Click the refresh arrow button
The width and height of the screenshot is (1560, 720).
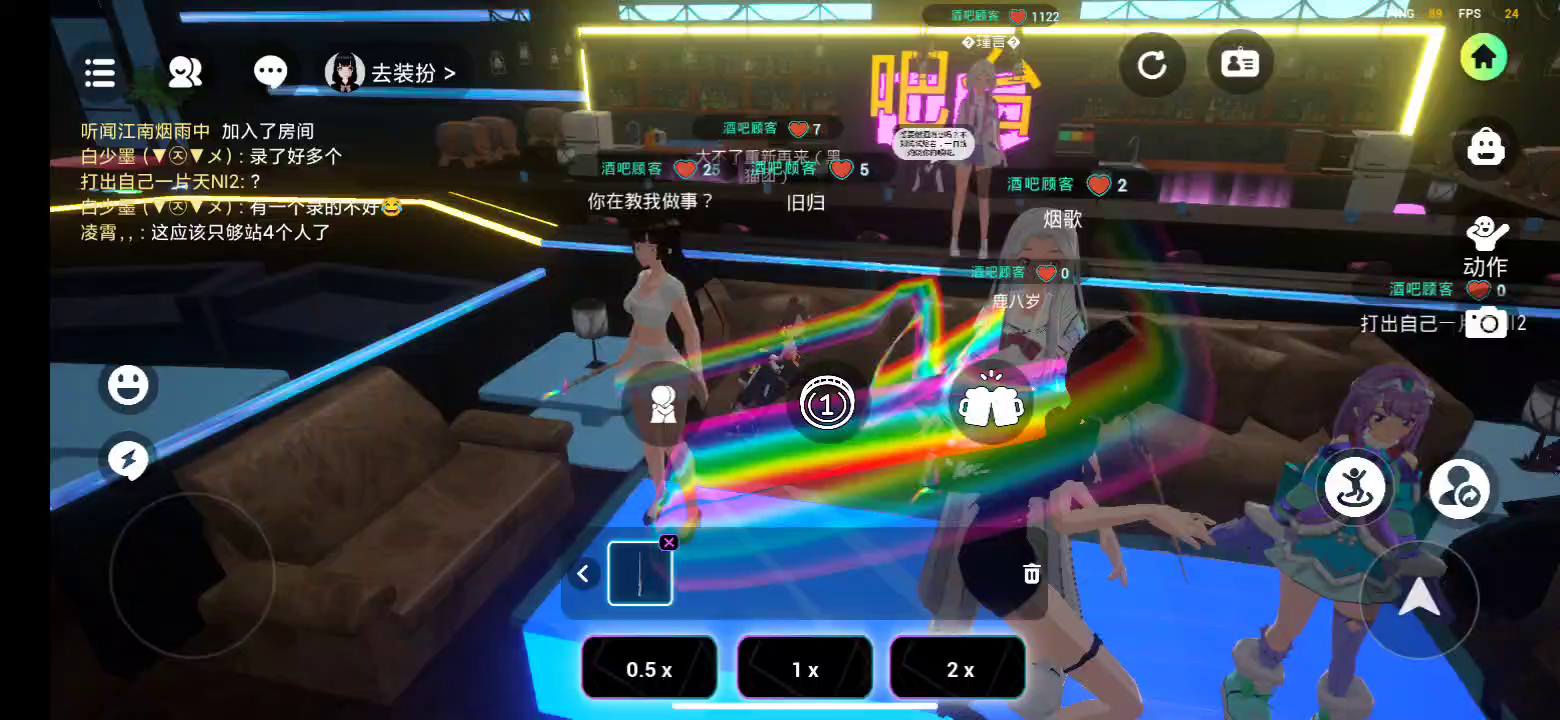coord(1152,66)
